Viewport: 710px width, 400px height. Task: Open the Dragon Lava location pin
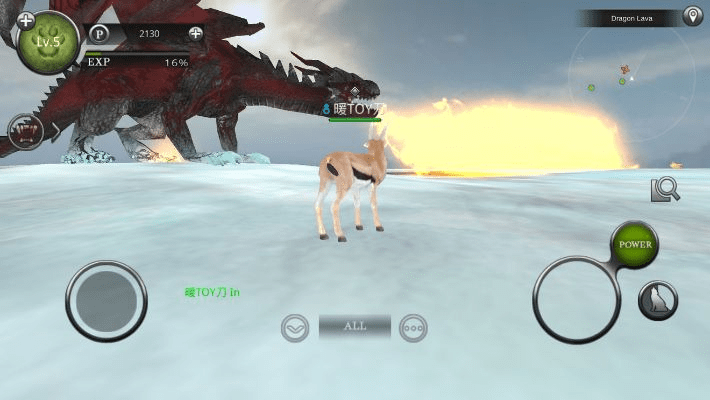691,16
